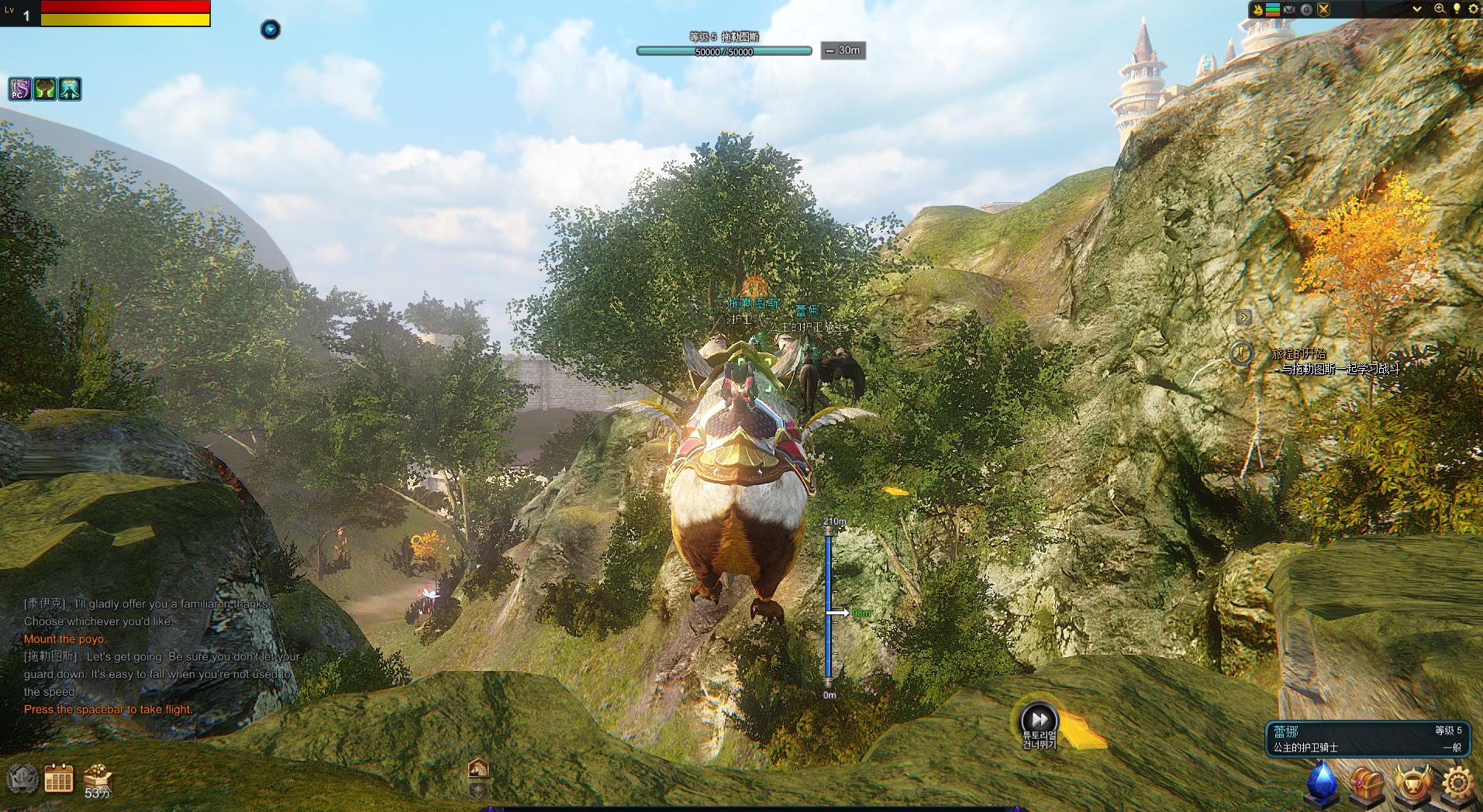Viewport: 1483px width, 812px height.
Task: Open the calendar events icon
Action: (x=59, y=778)
